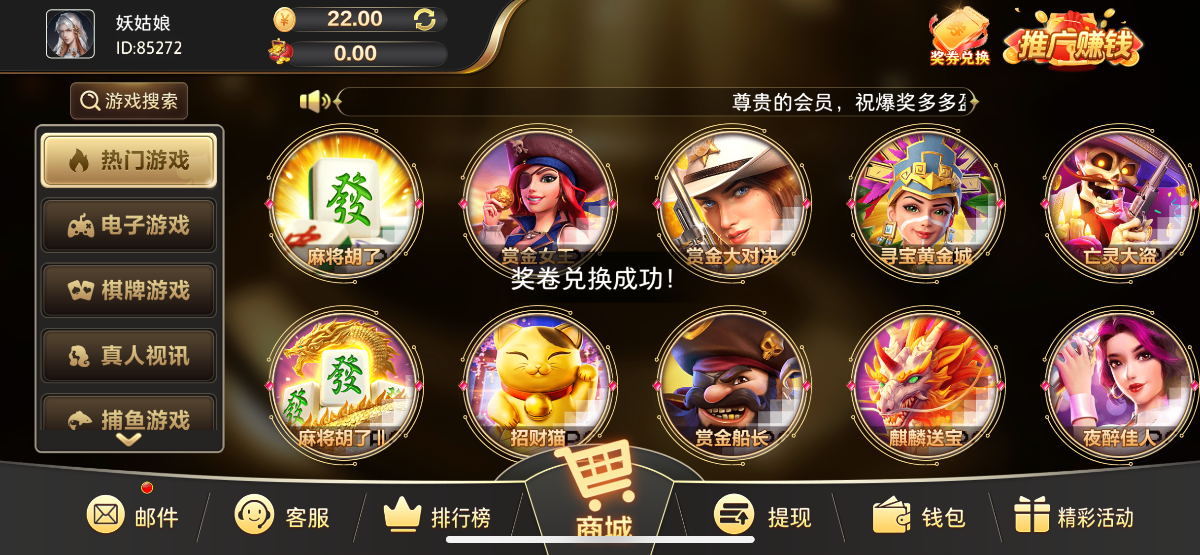Open the 邮件 mailbox

tap(133, 516)
